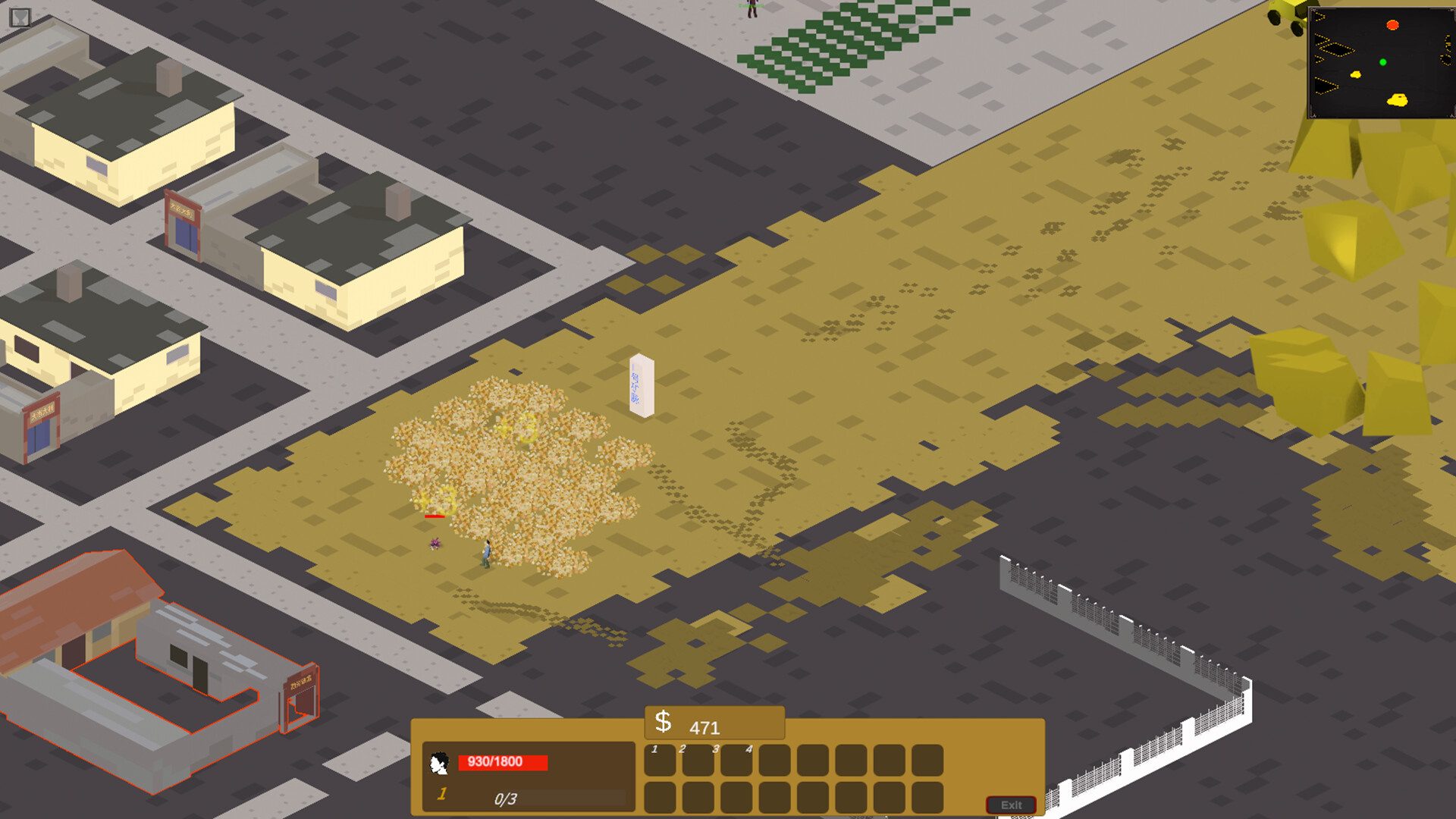Select inventory slot 1
Viewport: 1456px width, 819px height.
point(661,761)
